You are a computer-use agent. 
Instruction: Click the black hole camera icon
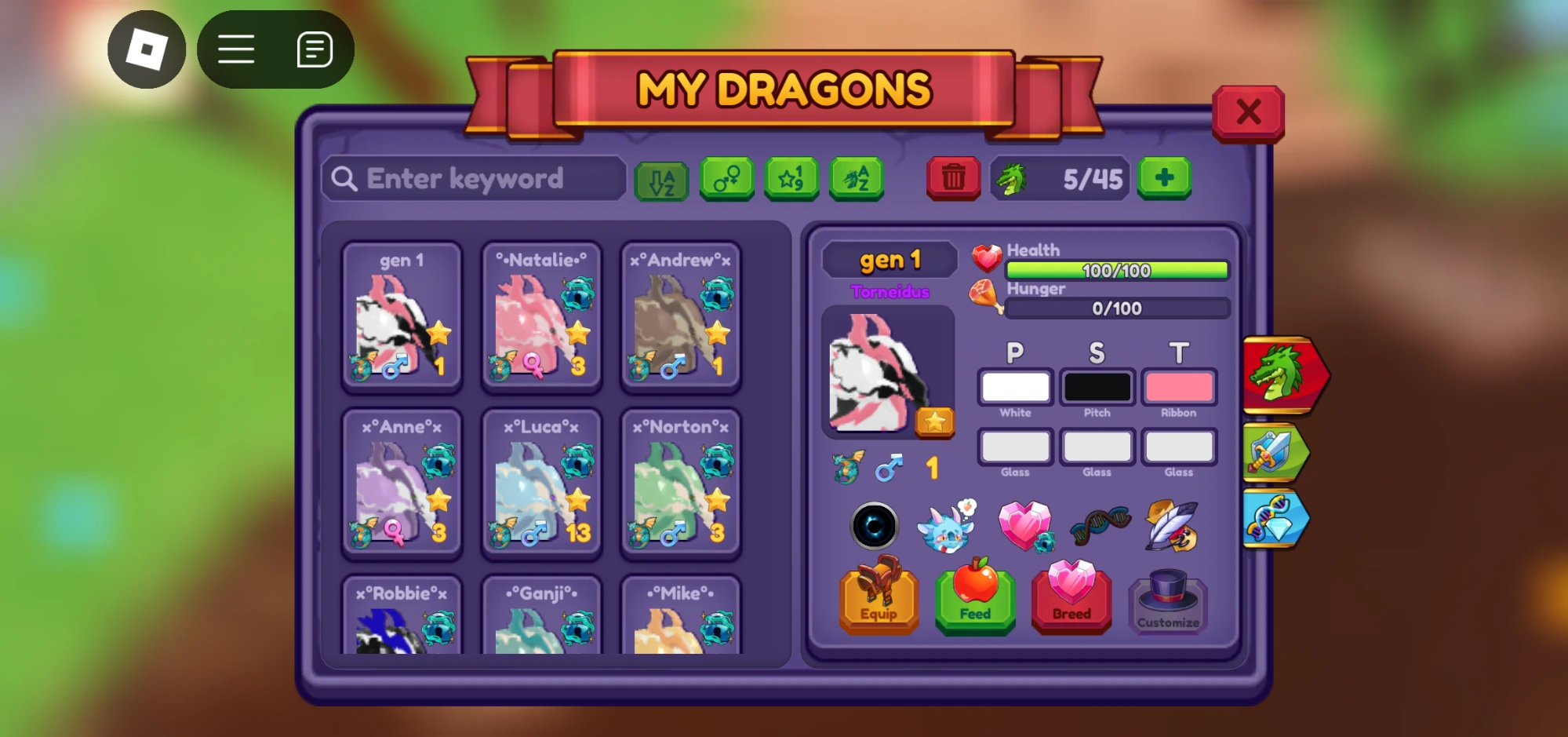click(x=876, y=526)
